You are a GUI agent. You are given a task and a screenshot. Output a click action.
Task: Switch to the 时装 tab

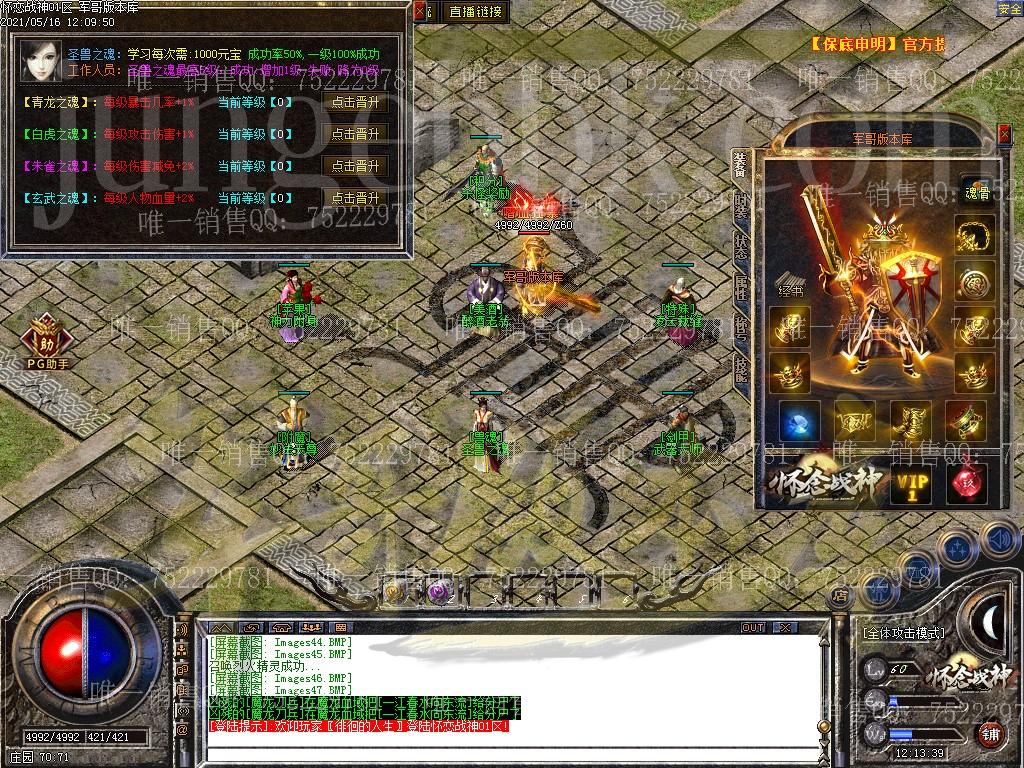tap(740, 205)
